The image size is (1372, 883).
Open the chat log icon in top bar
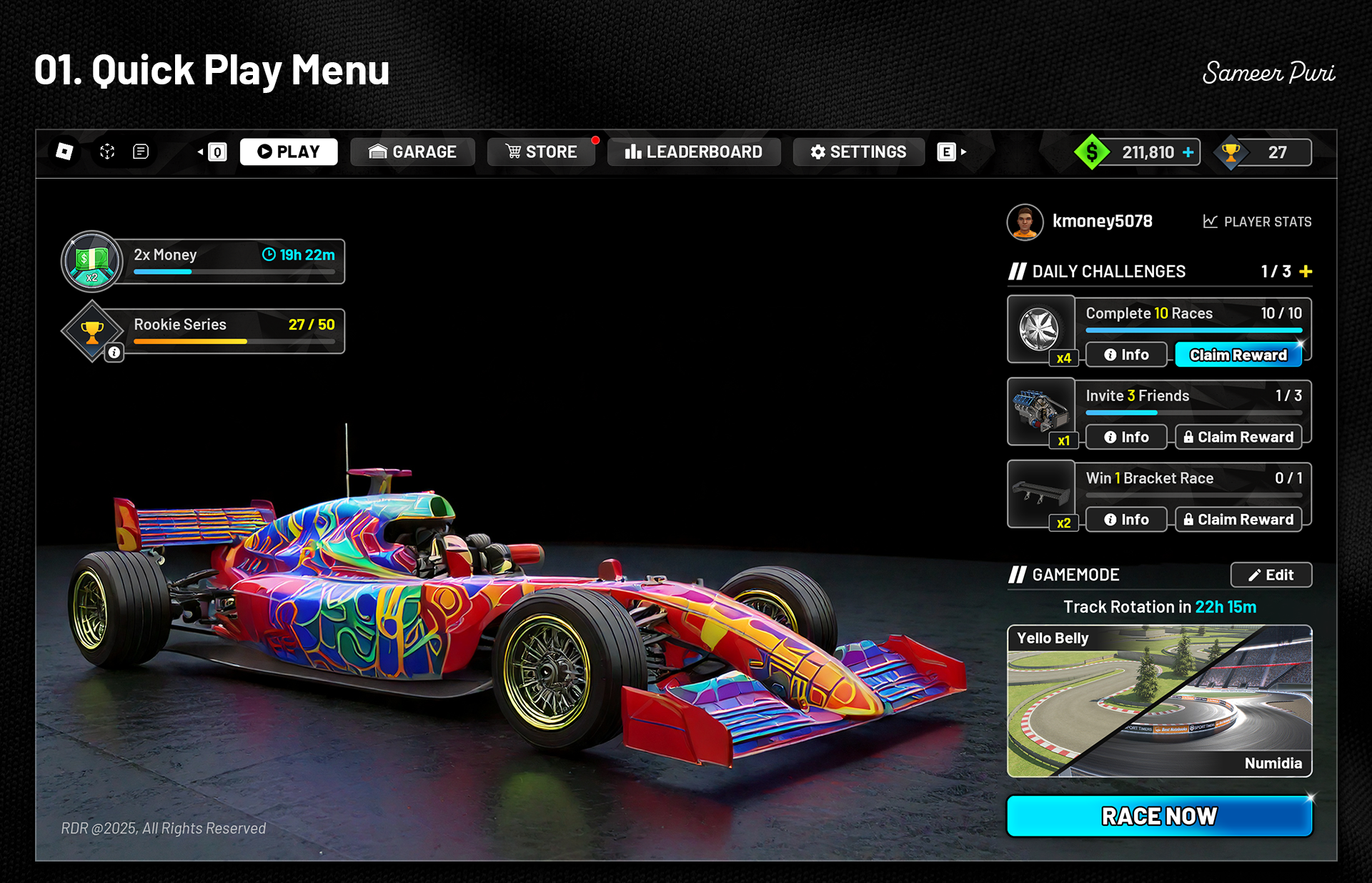click(141, 151)
